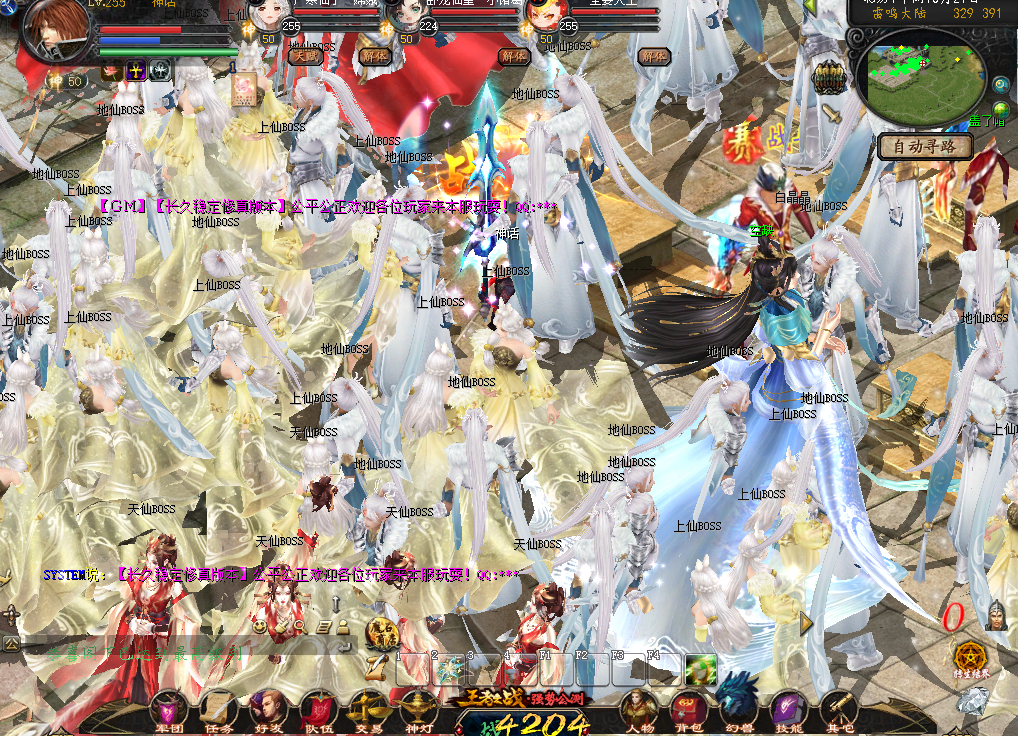The image size is (1018, 736).
Task: Click the pentagram 特殊 icon
Action: click(x=968, y=657)
